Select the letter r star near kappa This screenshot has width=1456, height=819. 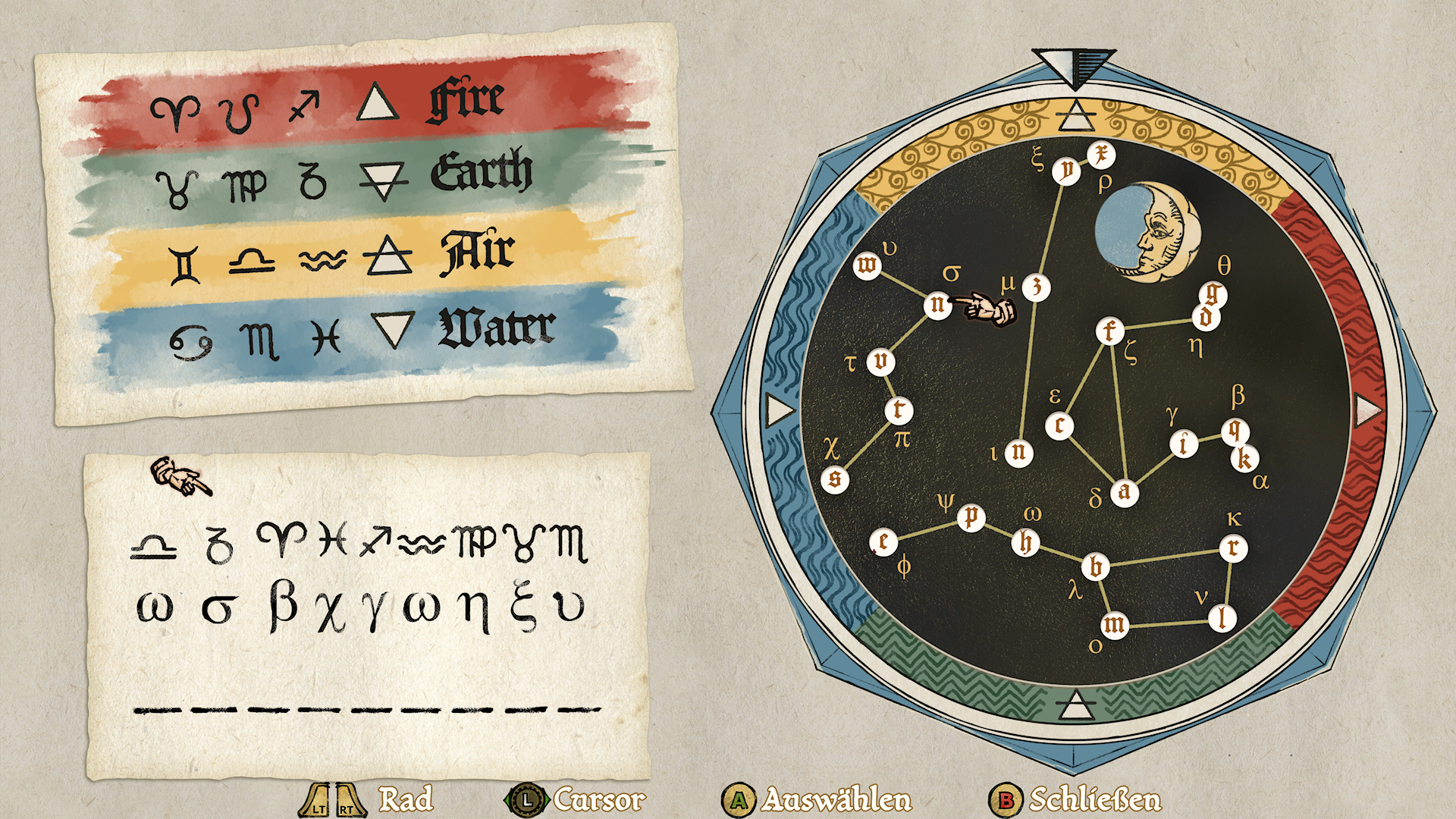point(1233,548)
